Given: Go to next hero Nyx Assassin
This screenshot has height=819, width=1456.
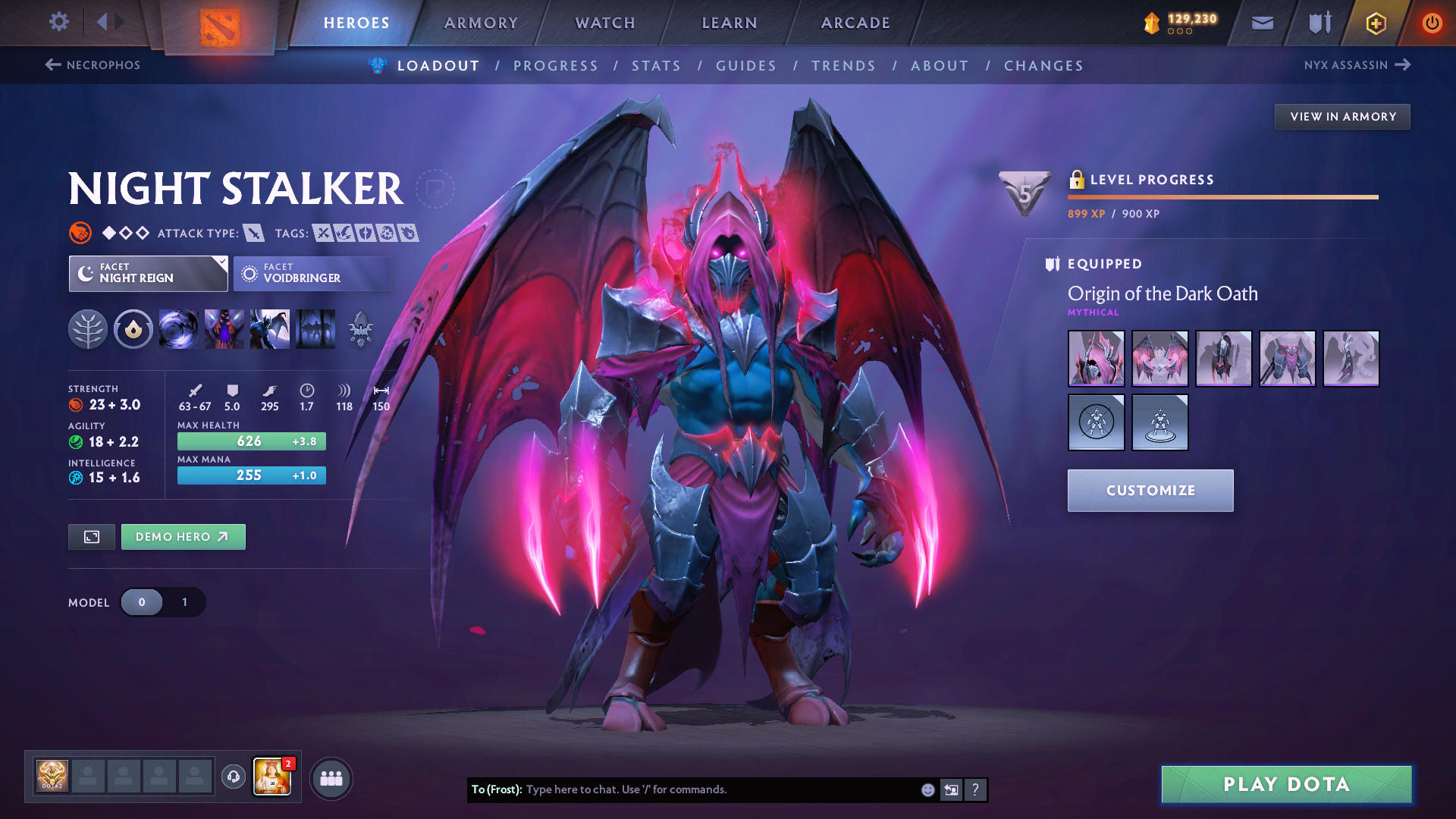Looking at the screenshot, I should 1357,65.
